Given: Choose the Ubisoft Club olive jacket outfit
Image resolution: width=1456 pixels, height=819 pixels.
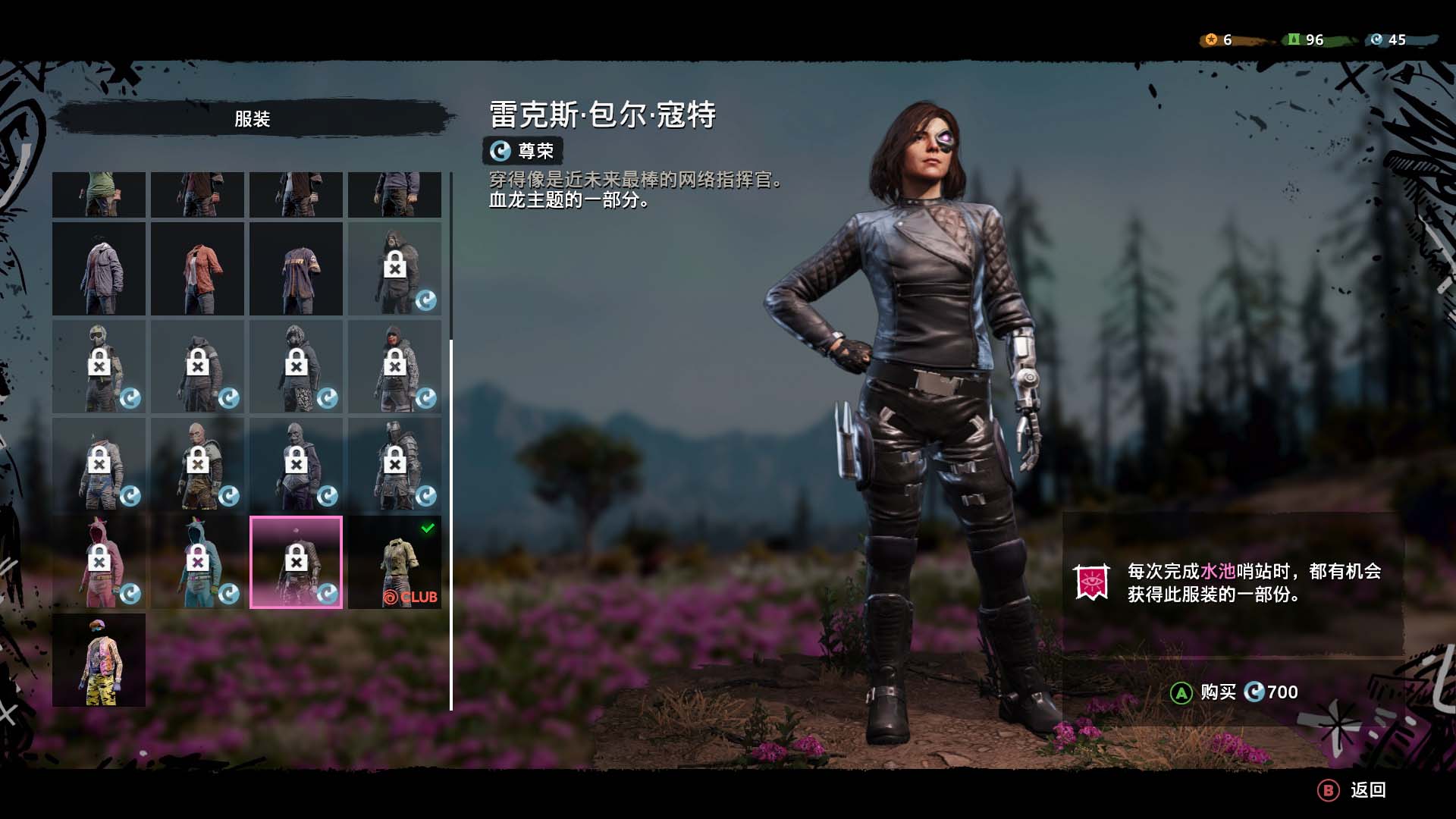Looking at the screenshot, I should [x=394, y=562].
